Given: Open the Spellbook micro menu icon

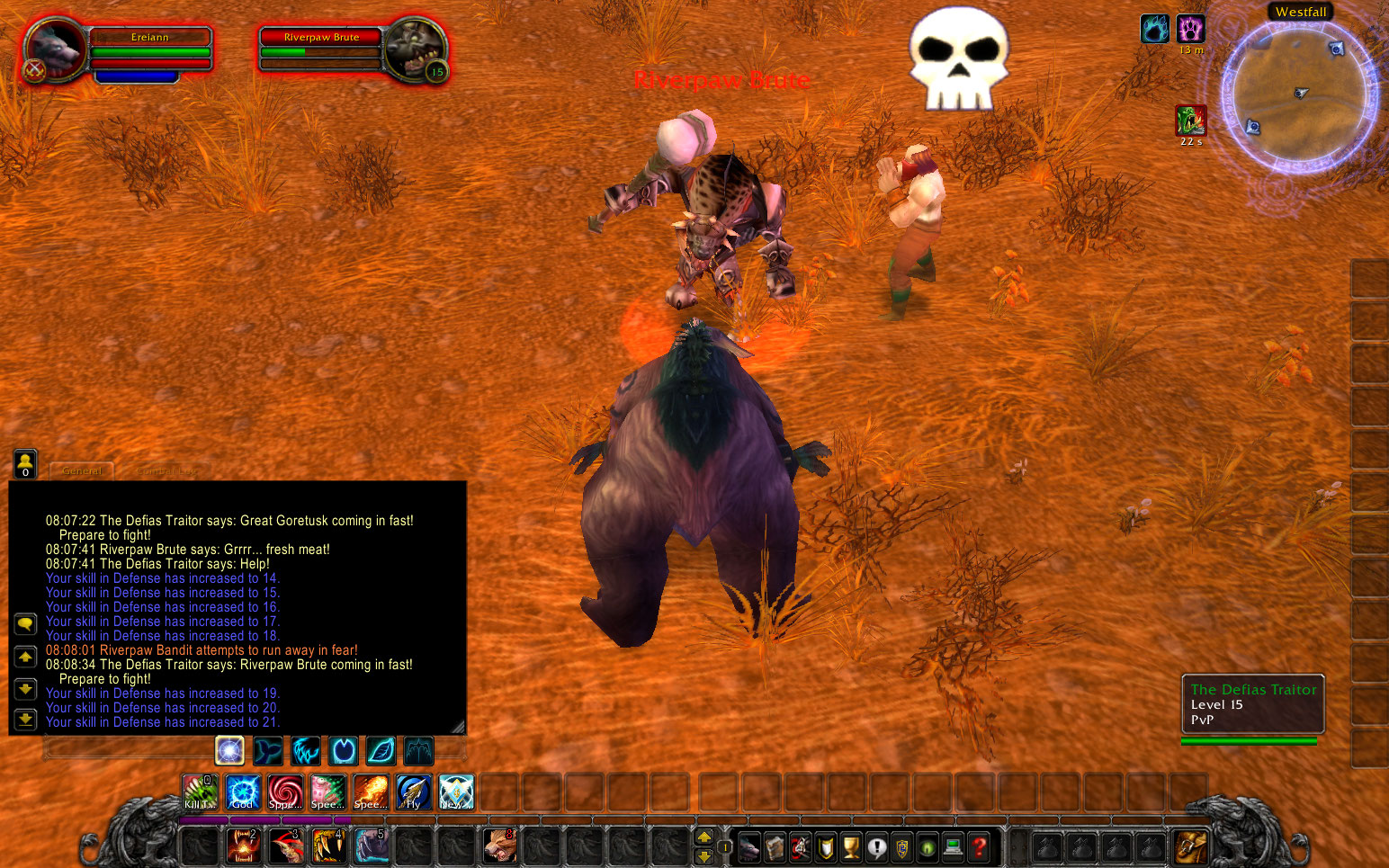Looking at the screenshot, I should click(776, 847).
